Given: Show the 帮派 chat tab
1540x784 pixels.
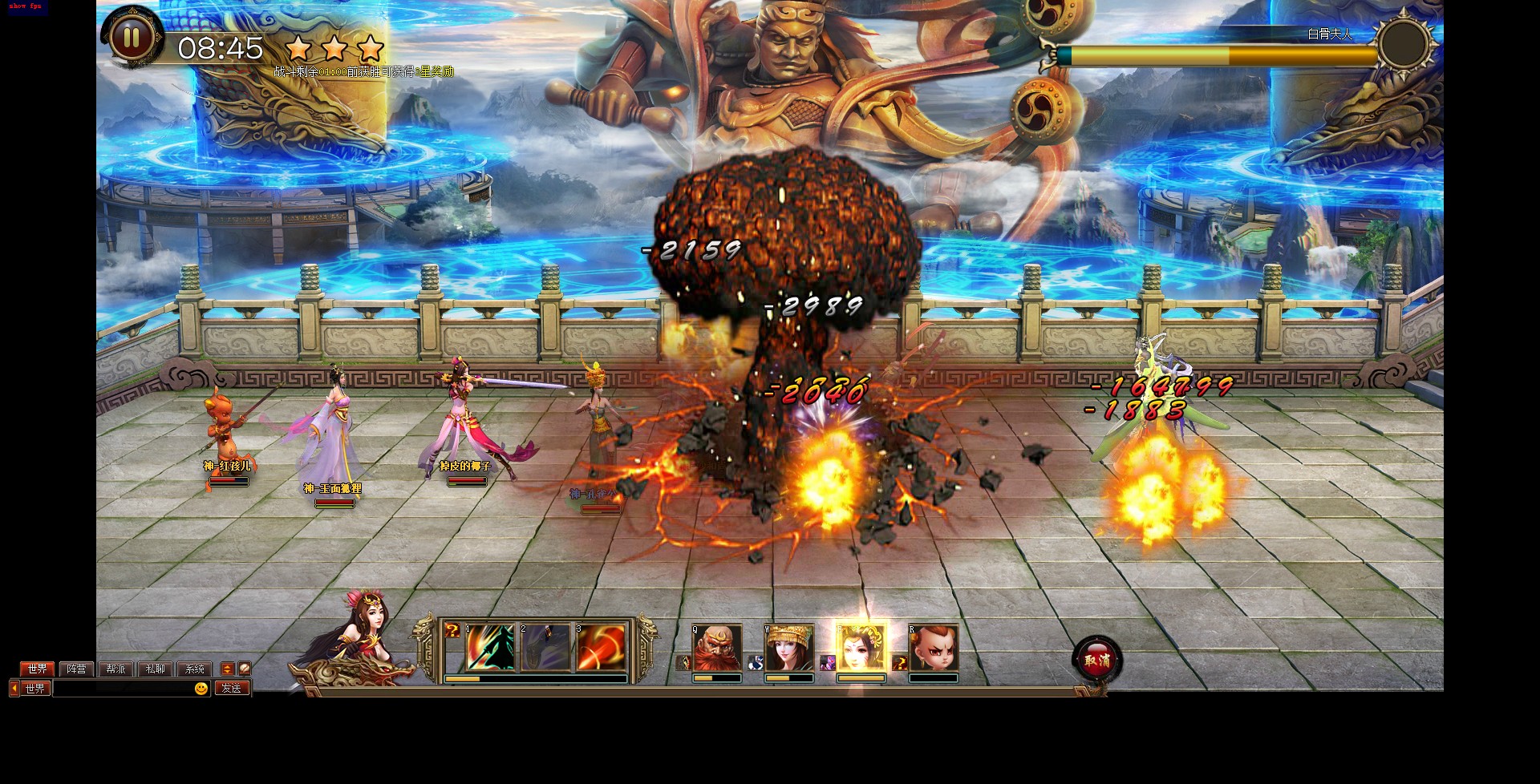Looking at the screenshot, I should [x=115, y=669].
